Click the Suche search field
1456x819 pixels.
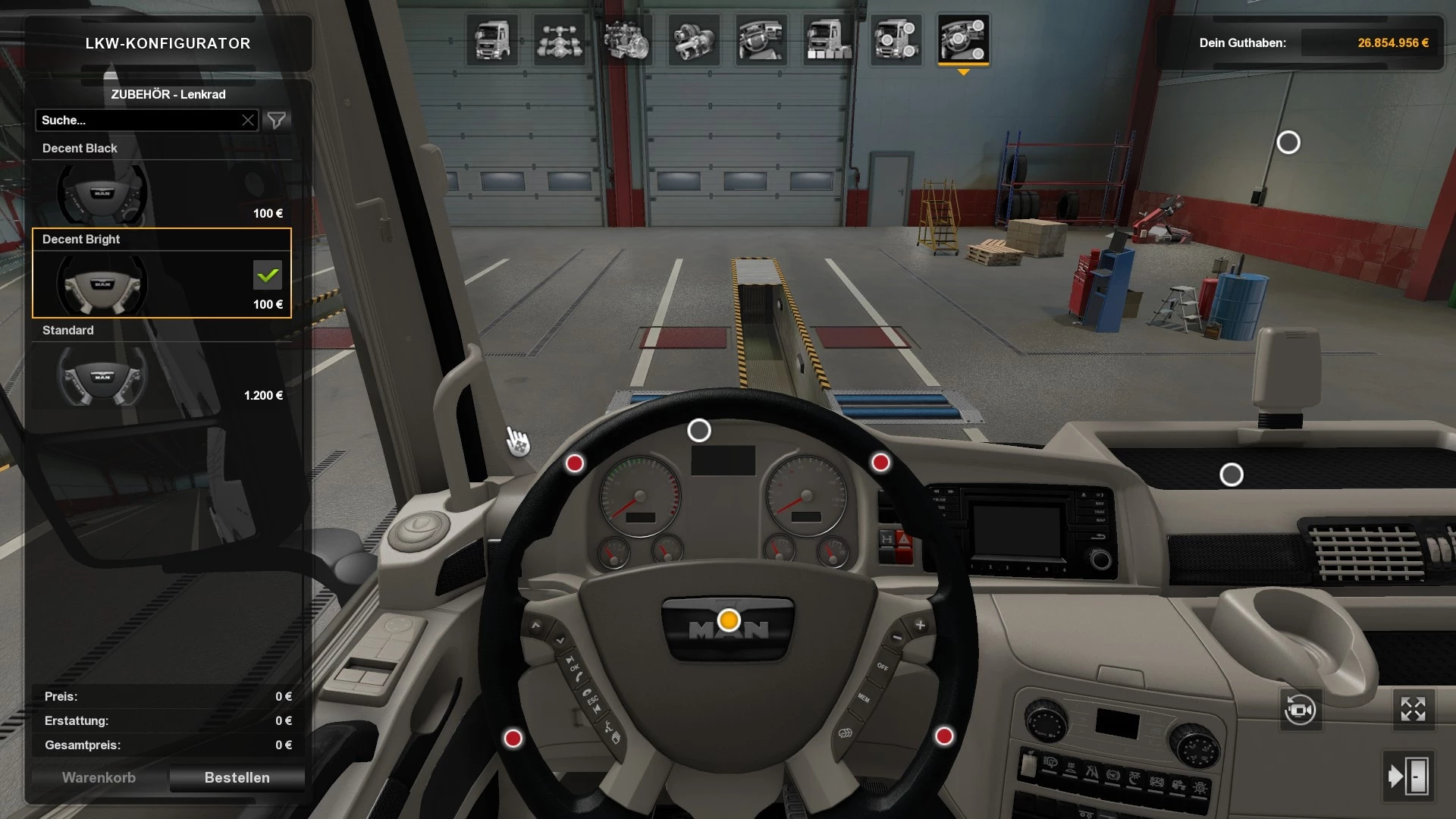click(136, 120)
